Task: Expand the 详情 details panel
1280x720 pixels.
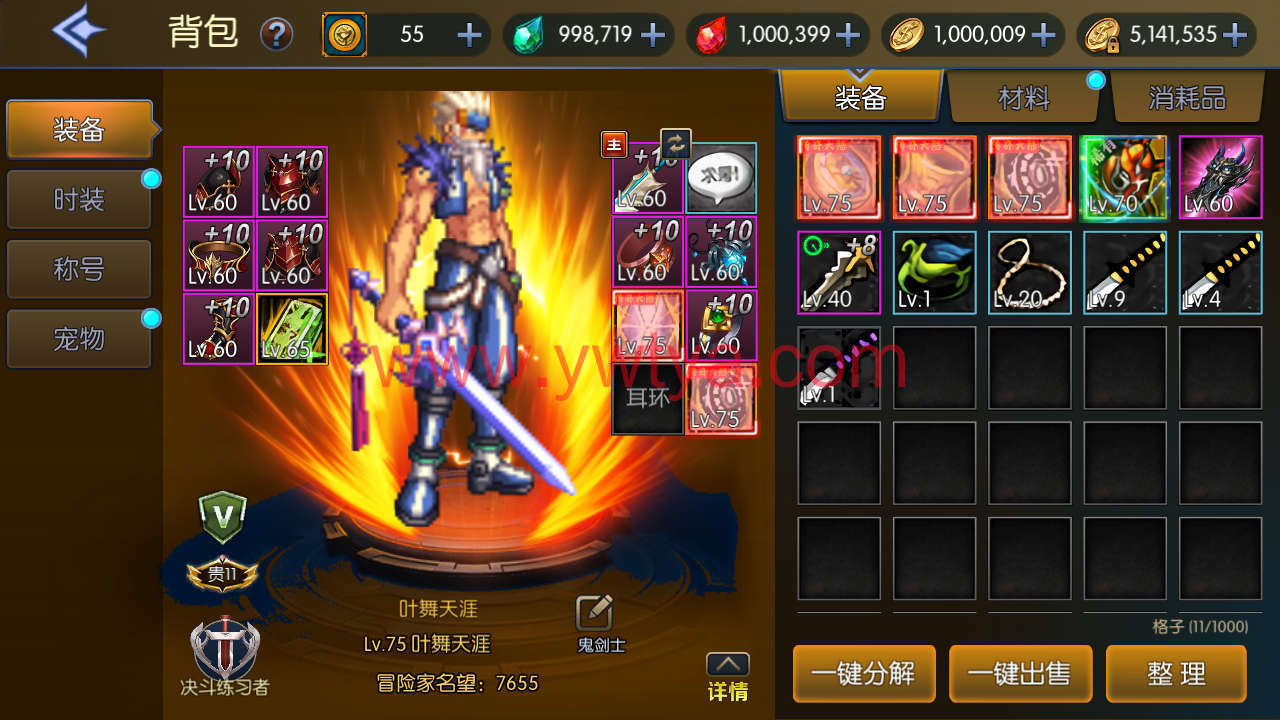Action: tap(727, 677)
